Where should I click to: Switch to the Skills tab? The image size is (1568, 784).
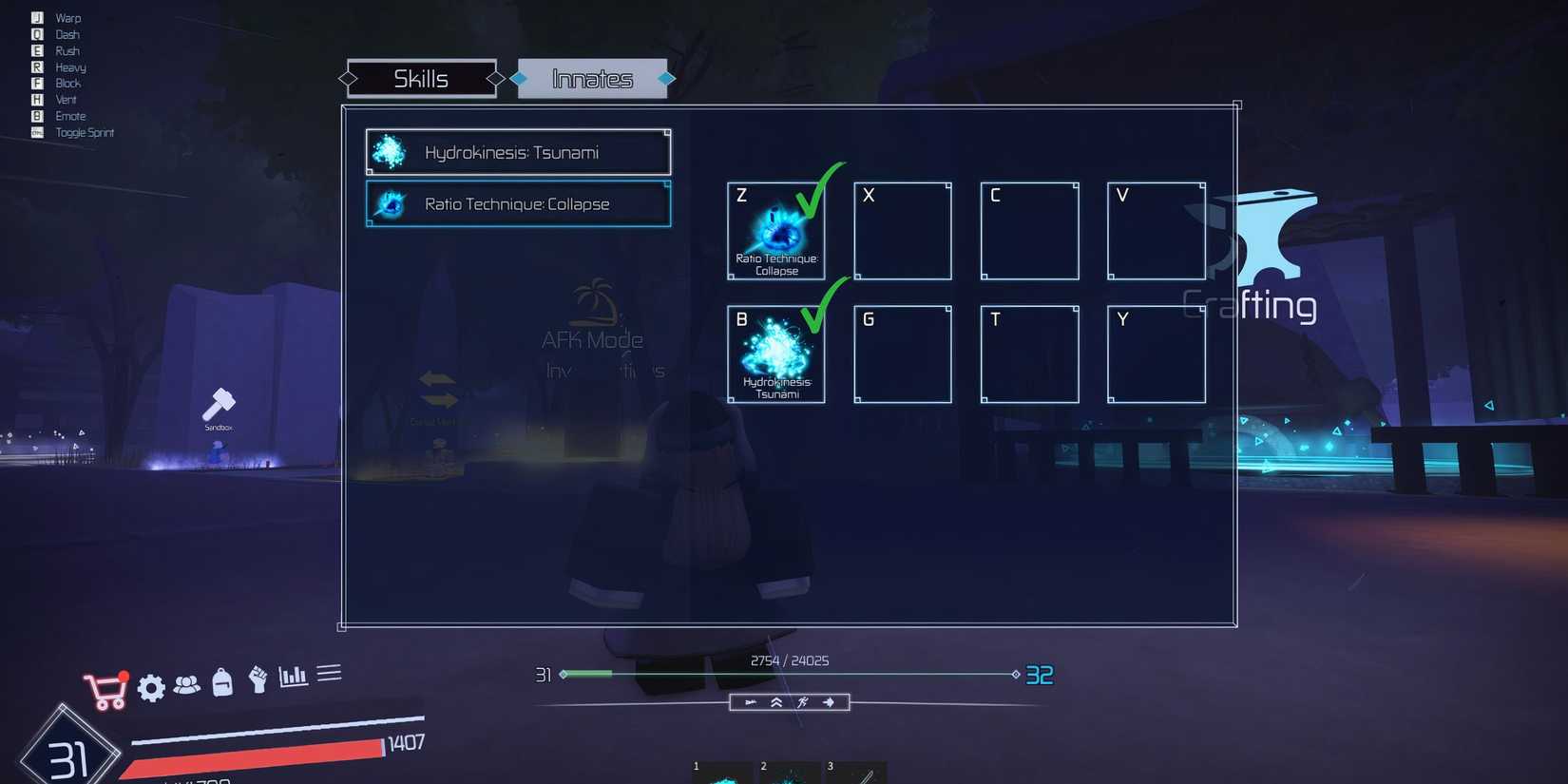pos(421,78)
